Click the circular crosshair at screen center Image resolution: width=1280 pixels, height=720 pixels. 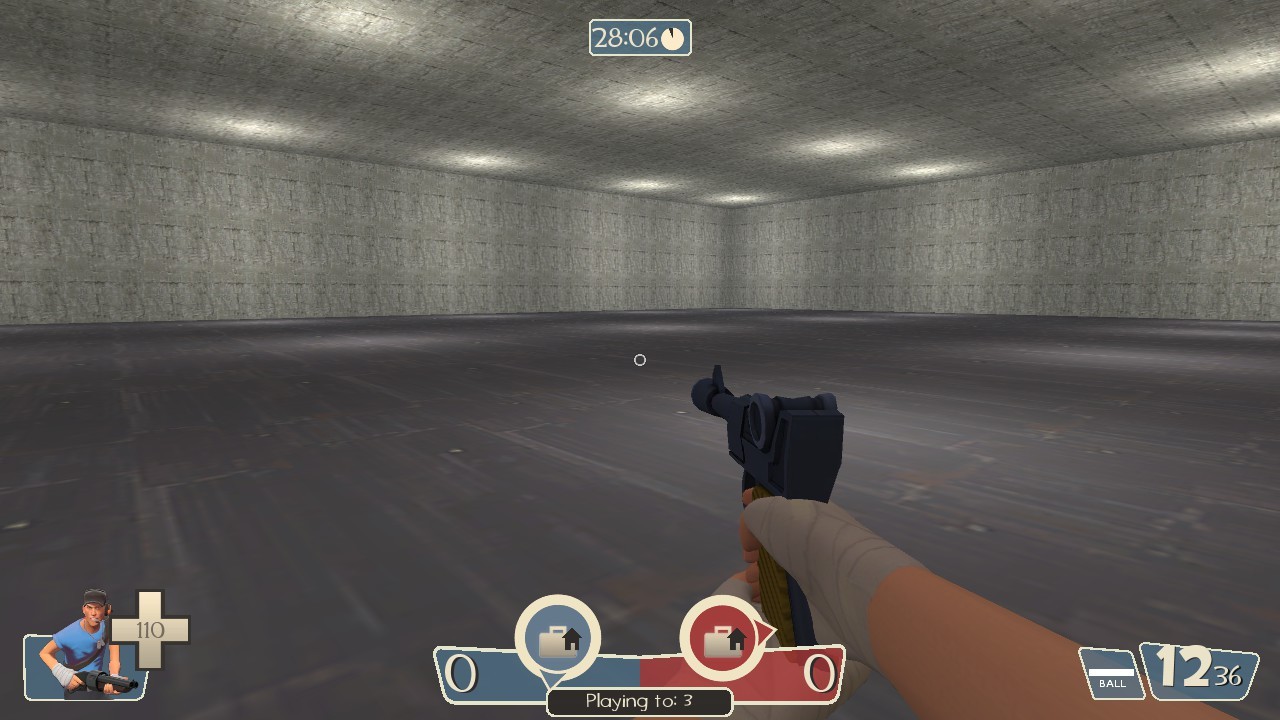pyautogui.click(x=640, y=360)
